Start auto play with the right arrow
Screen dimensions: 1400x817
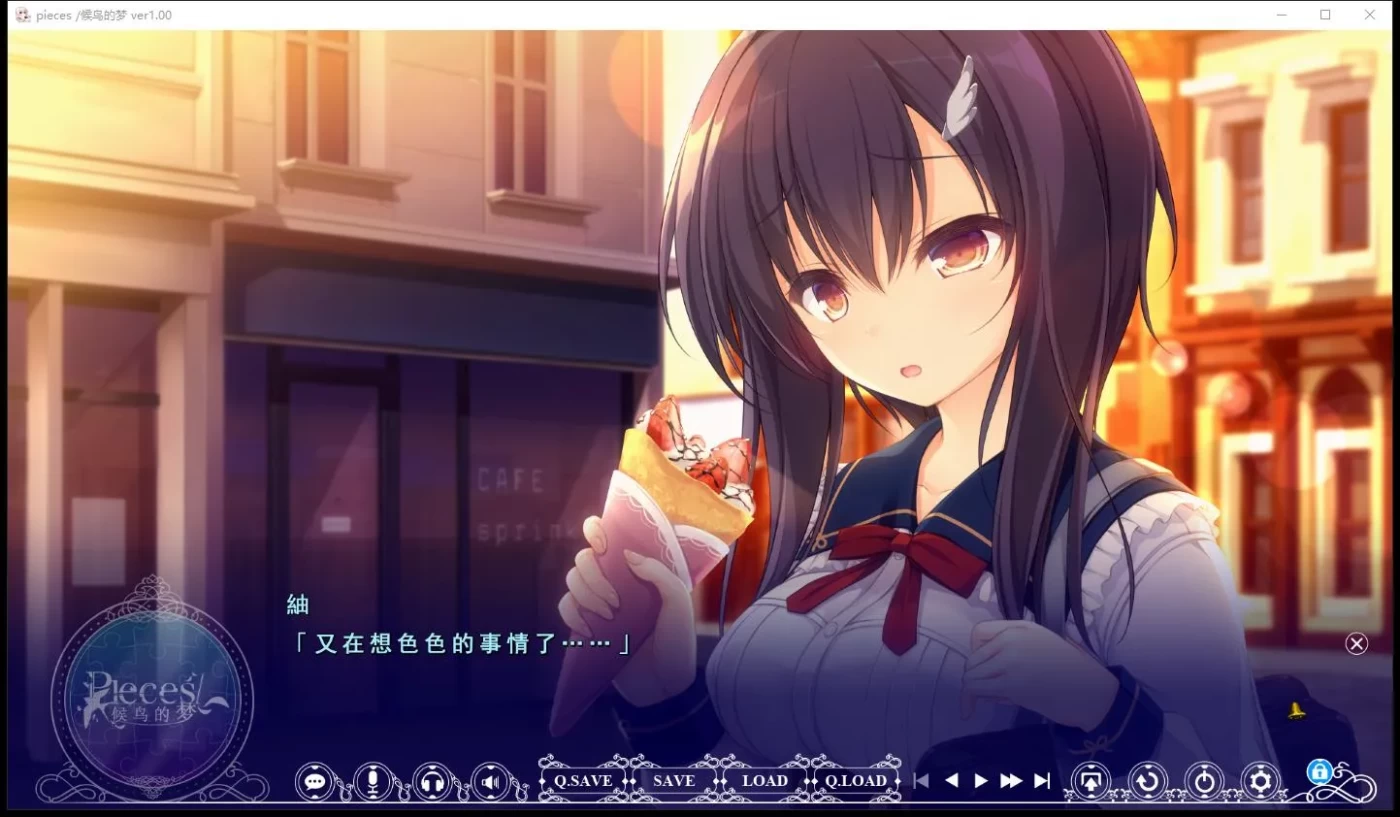click(x=981, y=781)
